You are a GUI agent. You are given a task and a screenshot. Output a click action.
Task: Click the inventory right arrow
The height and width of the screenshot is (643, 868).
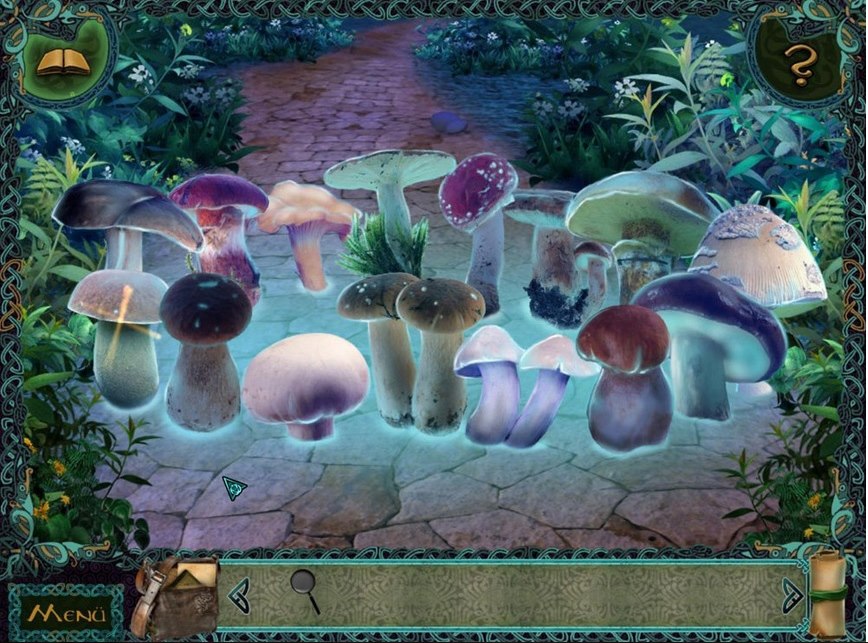tap(792, 592)
